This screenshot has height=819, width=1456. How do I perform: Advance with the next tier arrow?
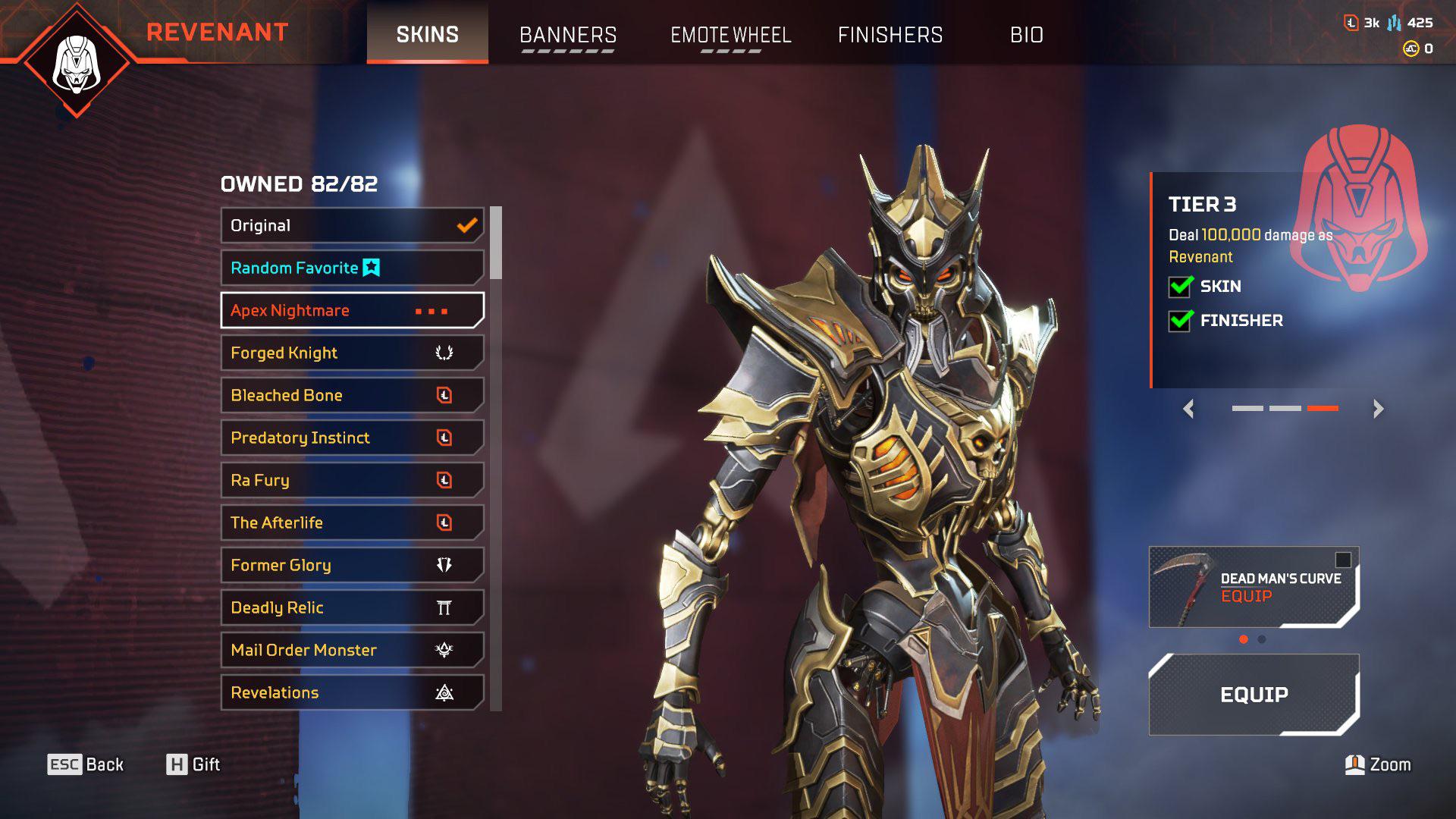click(x=1378, y=409)
